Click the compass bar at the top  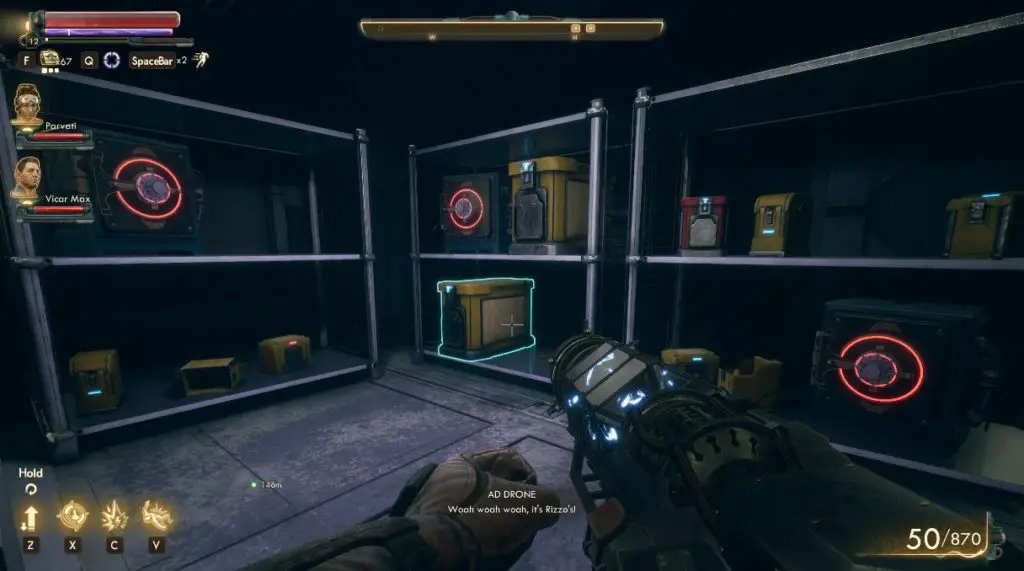(x=511, y=29)
